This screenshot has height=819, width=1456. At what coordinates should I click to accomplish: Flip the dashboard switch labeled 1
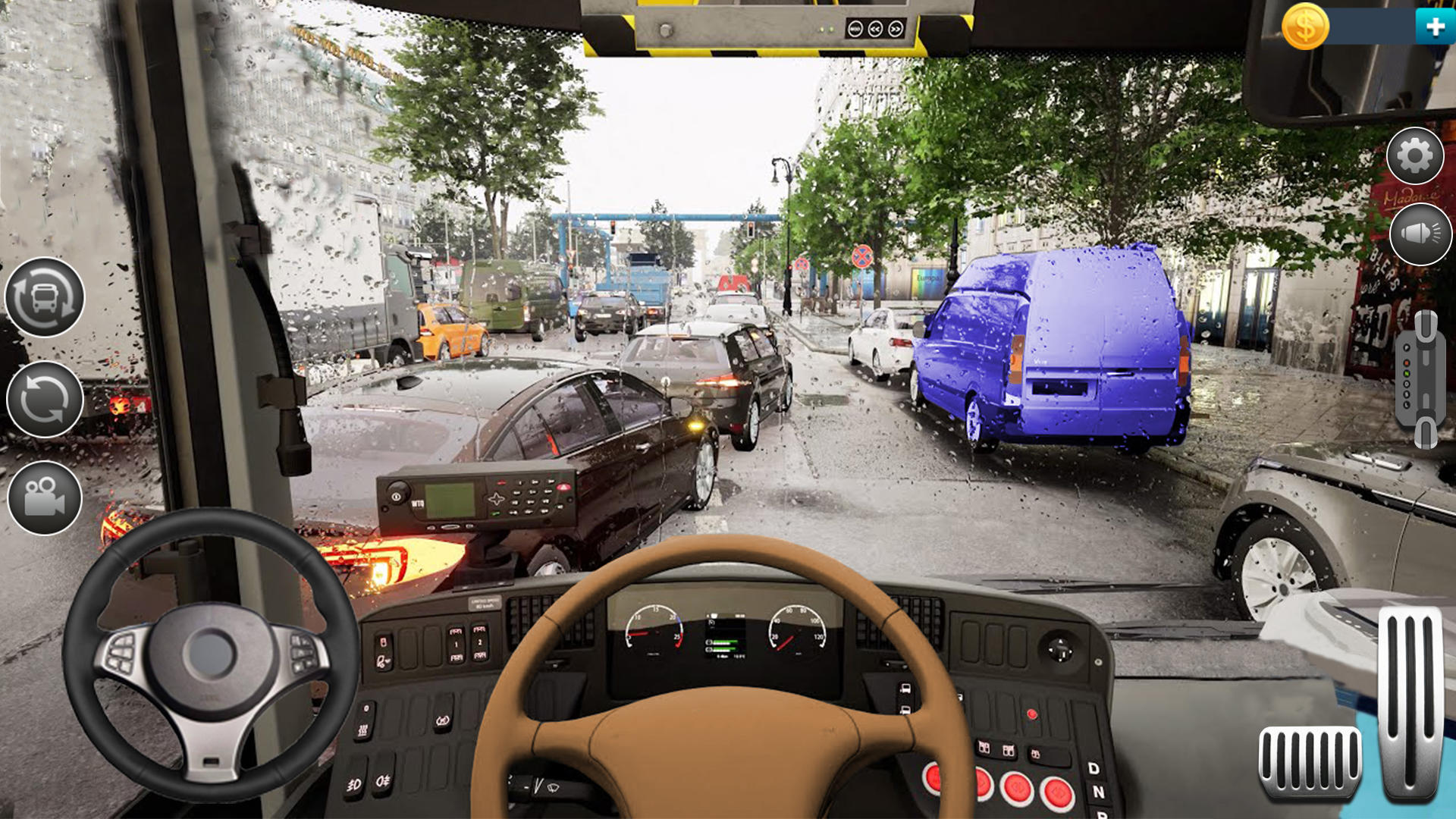tap(455, 643)
